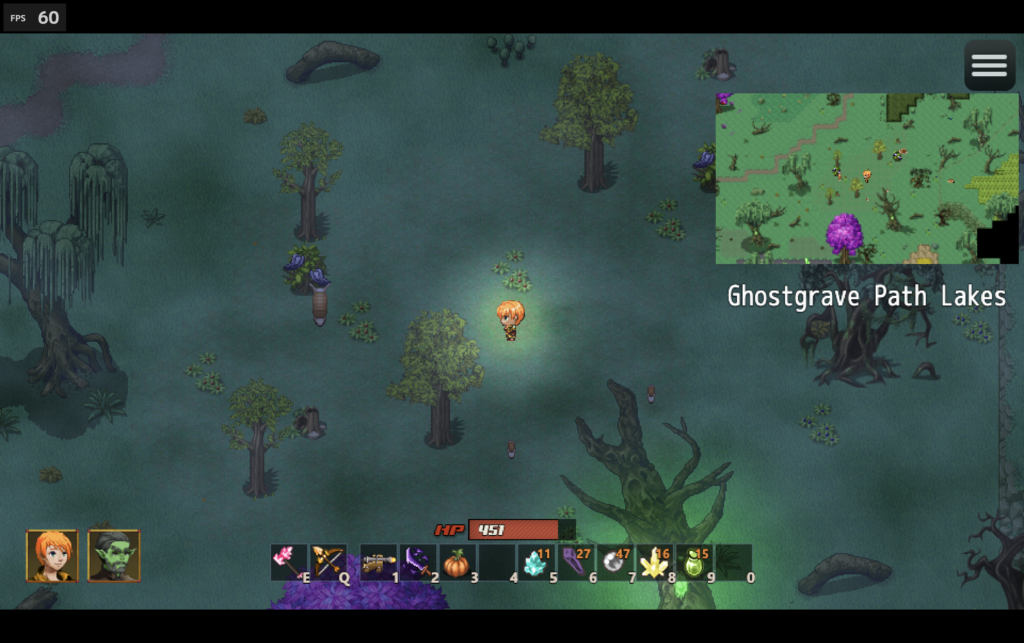Viewport: 1024px width, 643px height.
Task: Use the pumpkin in hotbar slot 3
Action: pyautogui.click(x=457, y=562)
